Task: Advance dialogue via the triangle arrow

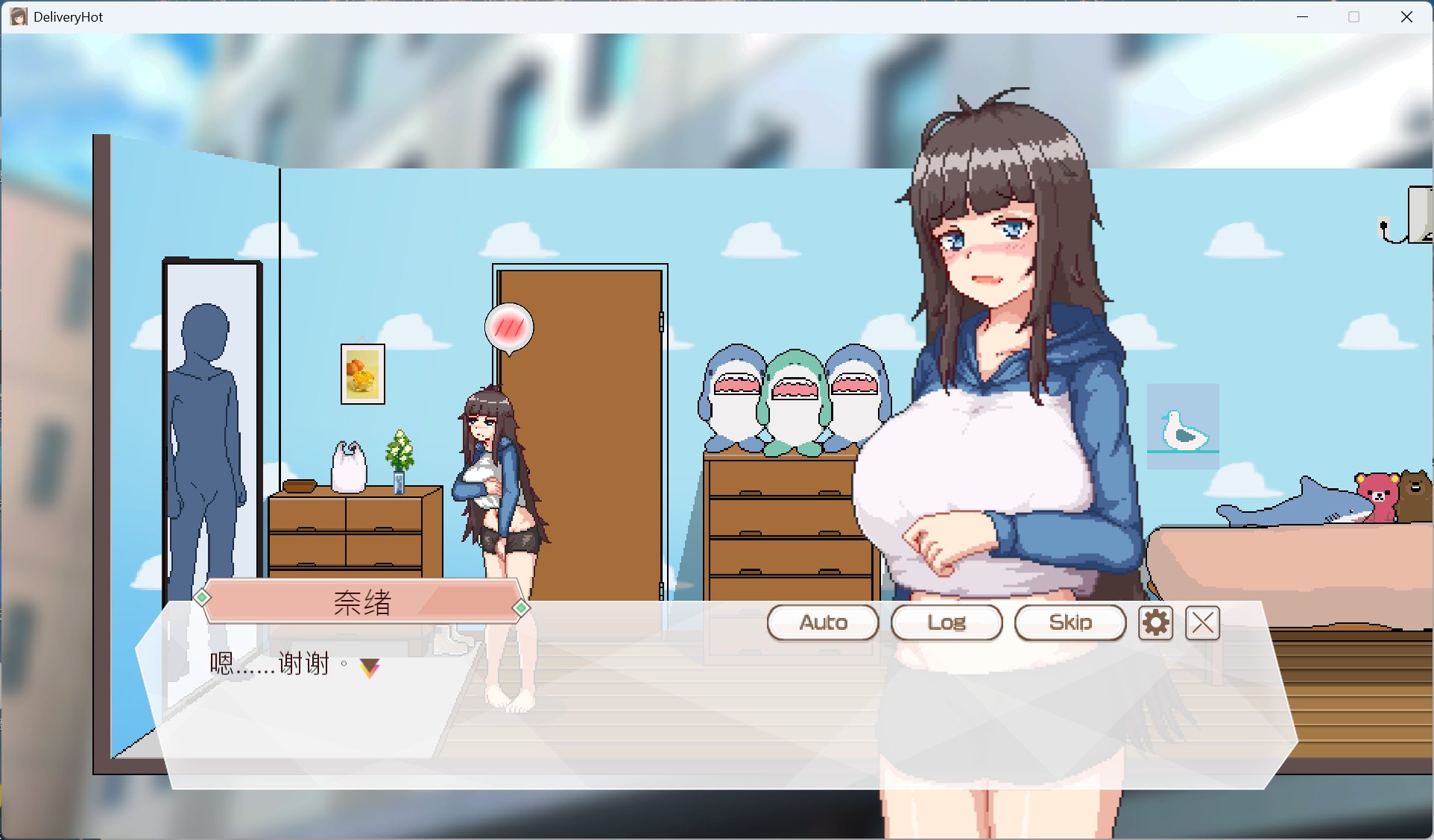Action: [370, 667]
